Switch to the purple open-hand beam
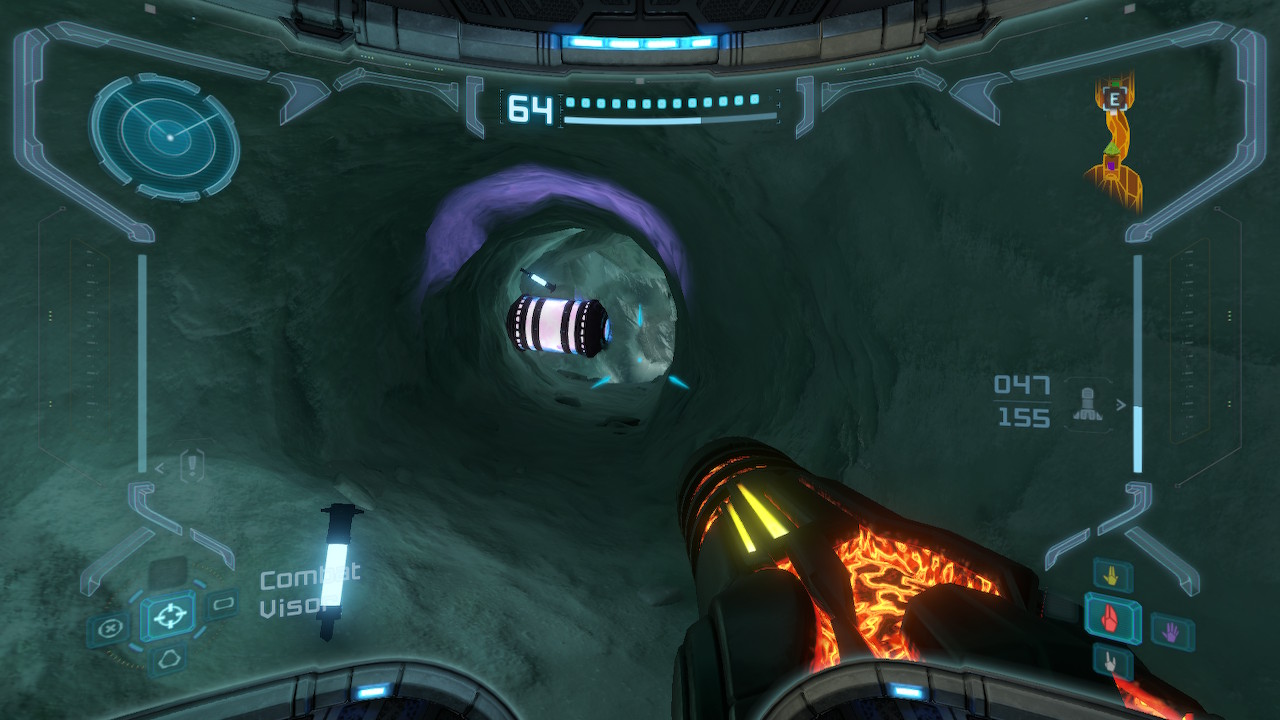Viewport: 1280px width, 720px height. click(1170, 631)
